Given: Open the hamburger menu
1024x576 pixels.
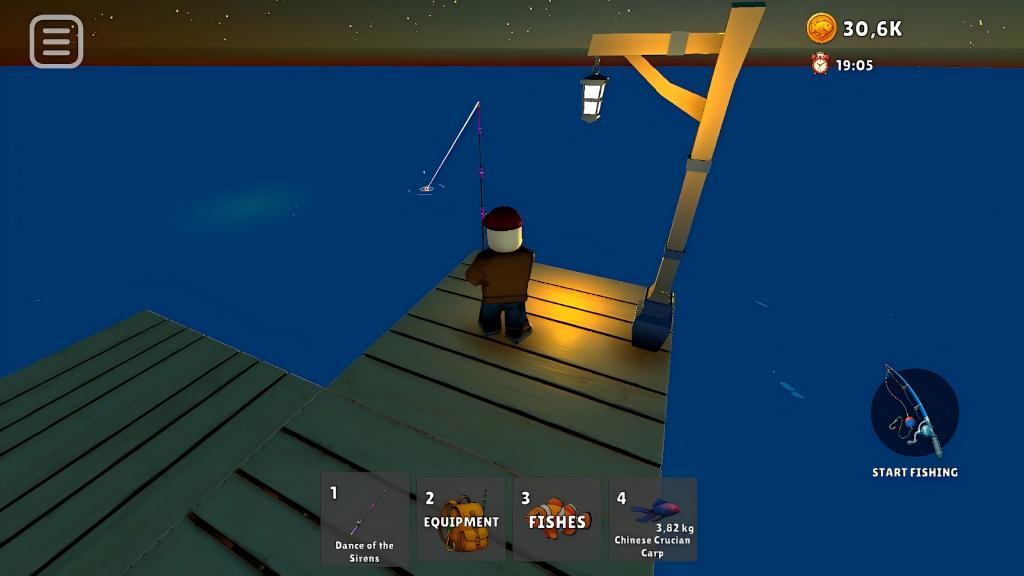Looking at the screenshot, I should (x=56, y=41).
